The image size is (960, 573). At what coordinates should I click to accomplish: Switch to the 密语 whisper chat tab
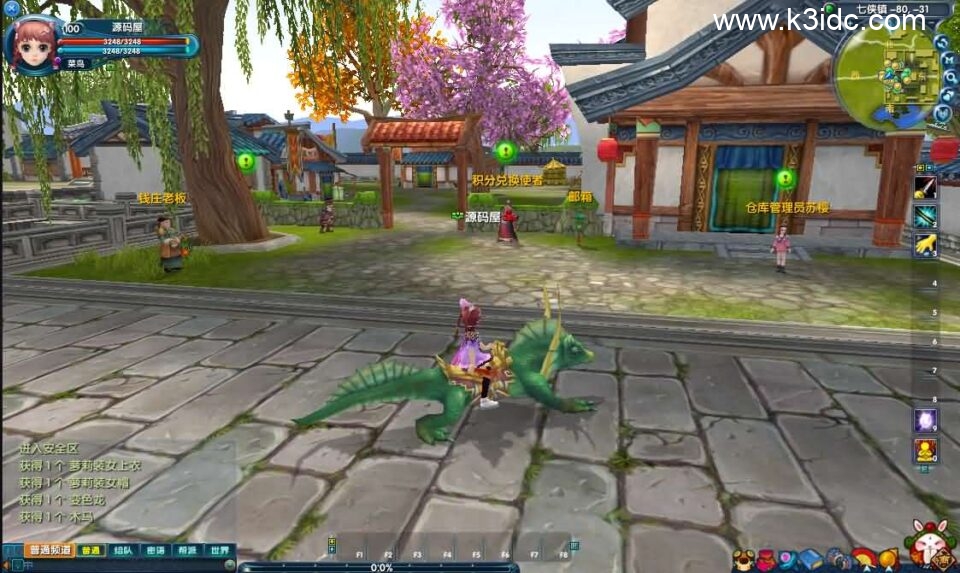pos(155,550)
